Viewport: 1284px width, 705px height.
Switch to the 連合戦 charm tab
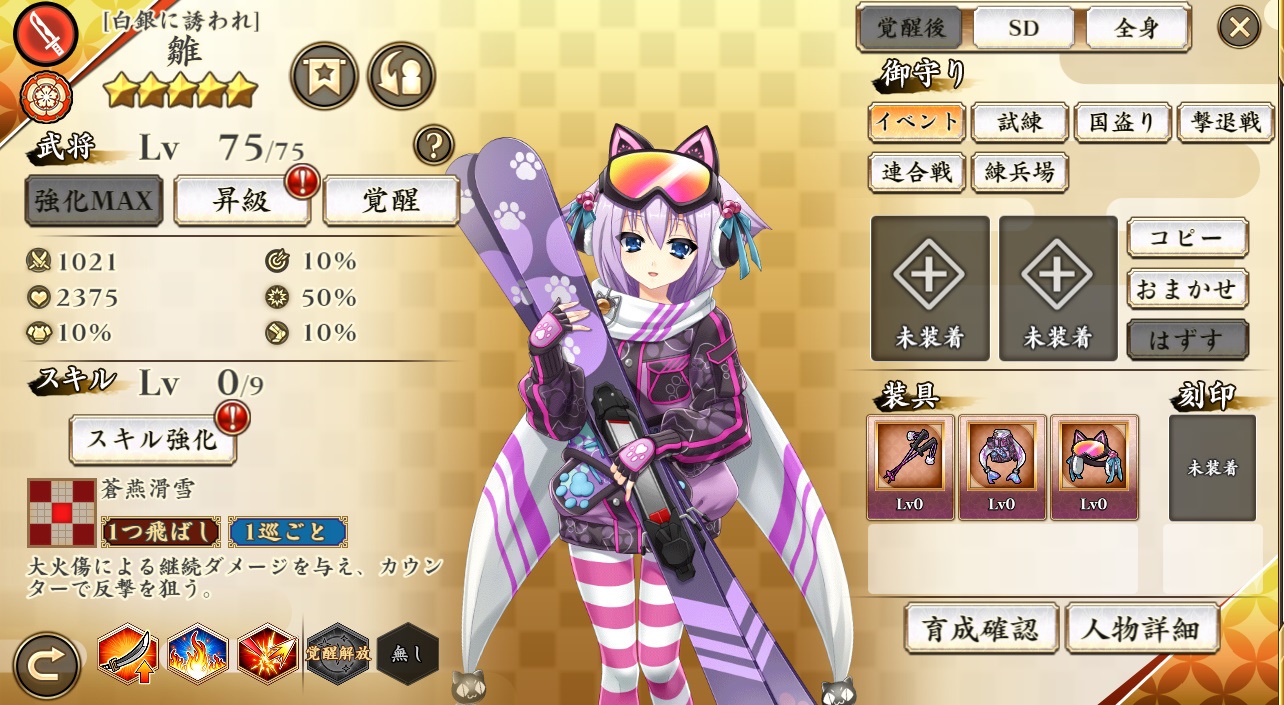(916, 172)
